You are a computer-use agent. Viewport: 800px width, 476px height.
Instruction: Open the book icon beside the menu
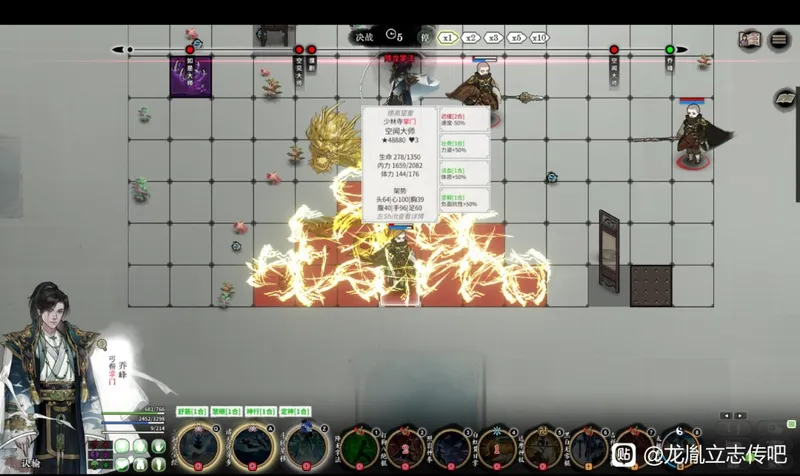(x=749, y=40)
